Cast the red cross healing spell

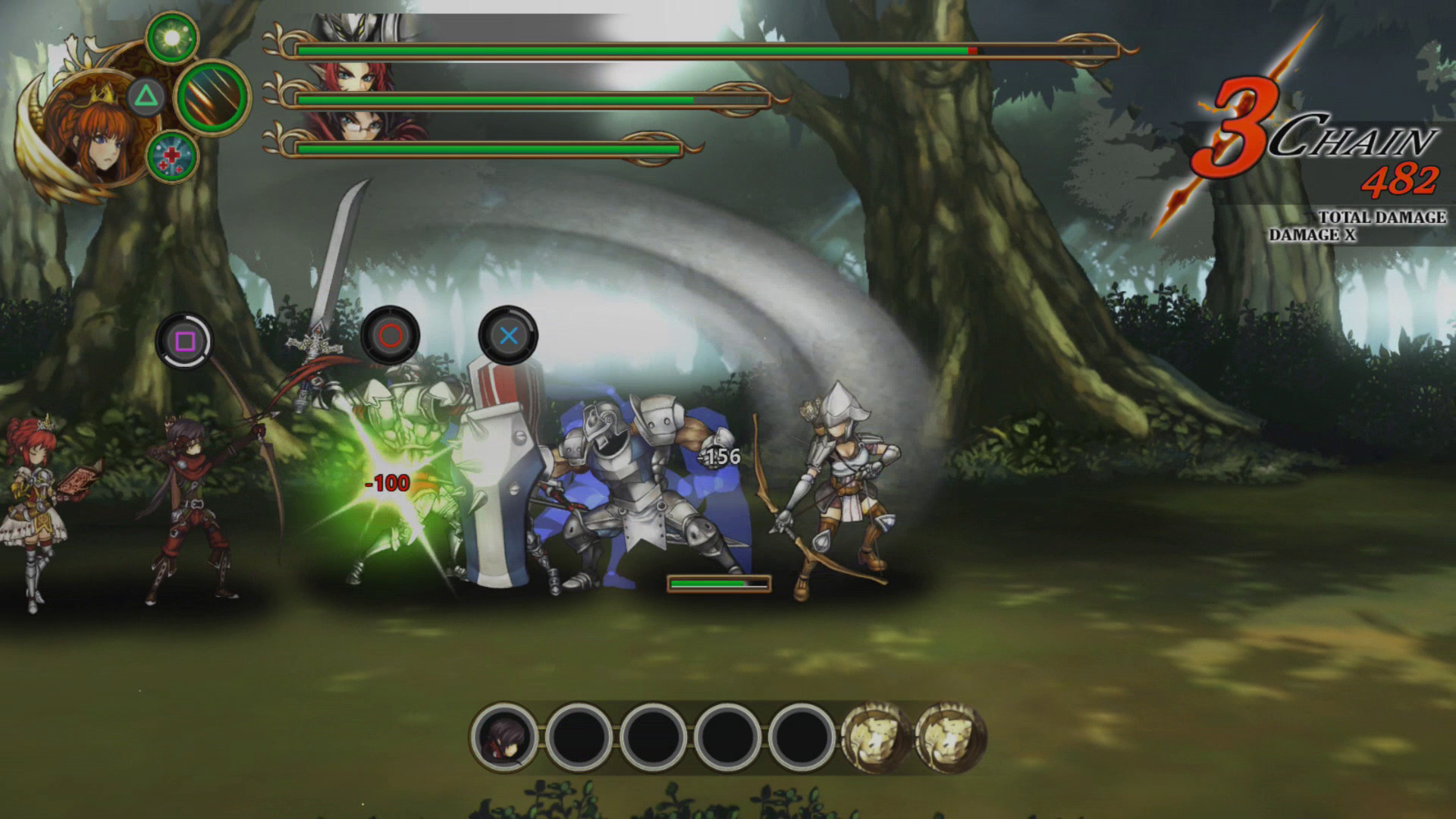(x=172, y=157)
